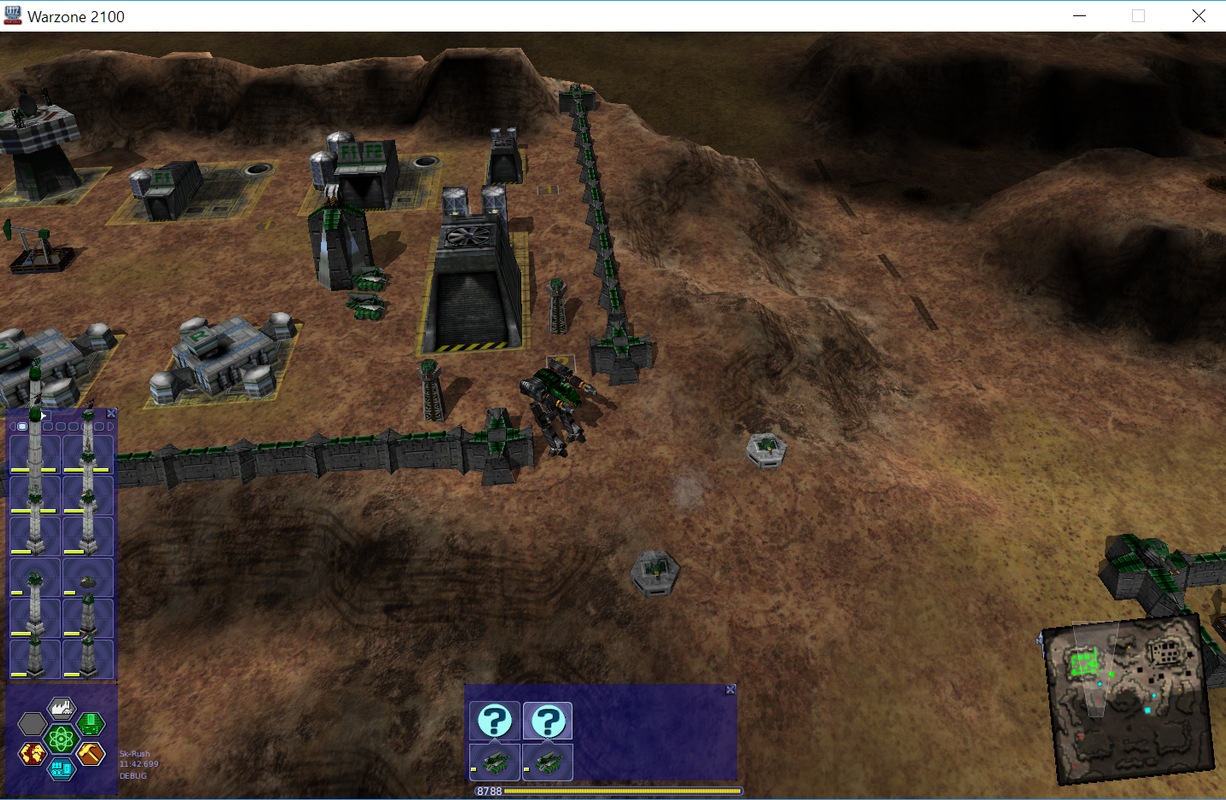Close the left structure list panel
1226x800 pixels.
111,413
